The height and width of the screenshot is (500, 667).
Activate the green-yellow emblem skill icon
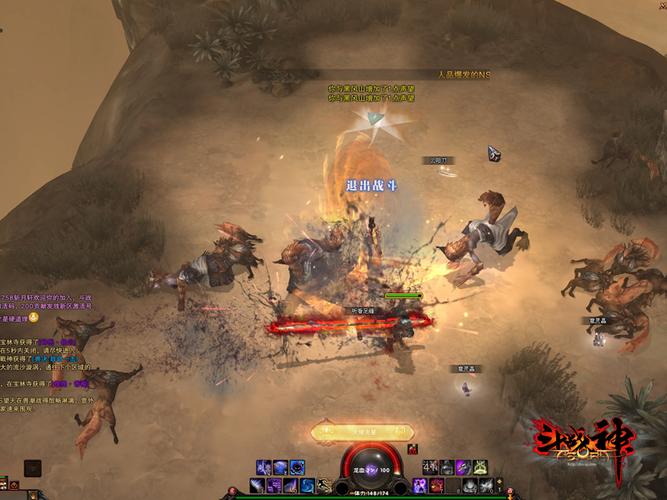[x=481, y=467]
